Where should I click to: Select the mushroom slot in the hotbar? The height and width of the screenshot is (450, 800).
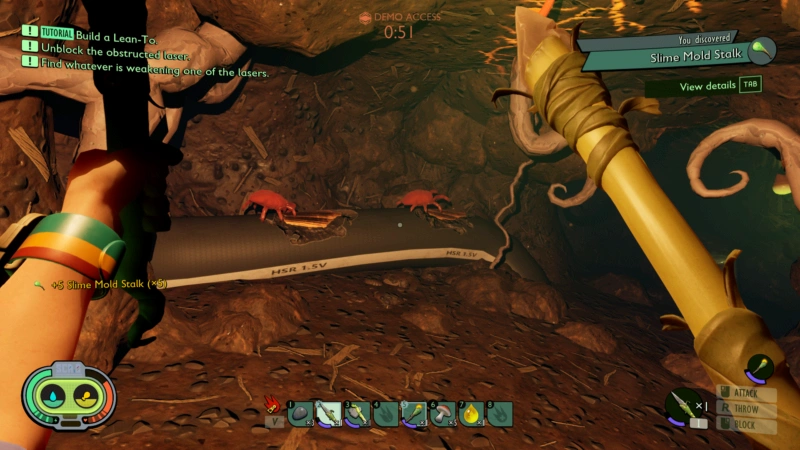click(x=443, y=413)
